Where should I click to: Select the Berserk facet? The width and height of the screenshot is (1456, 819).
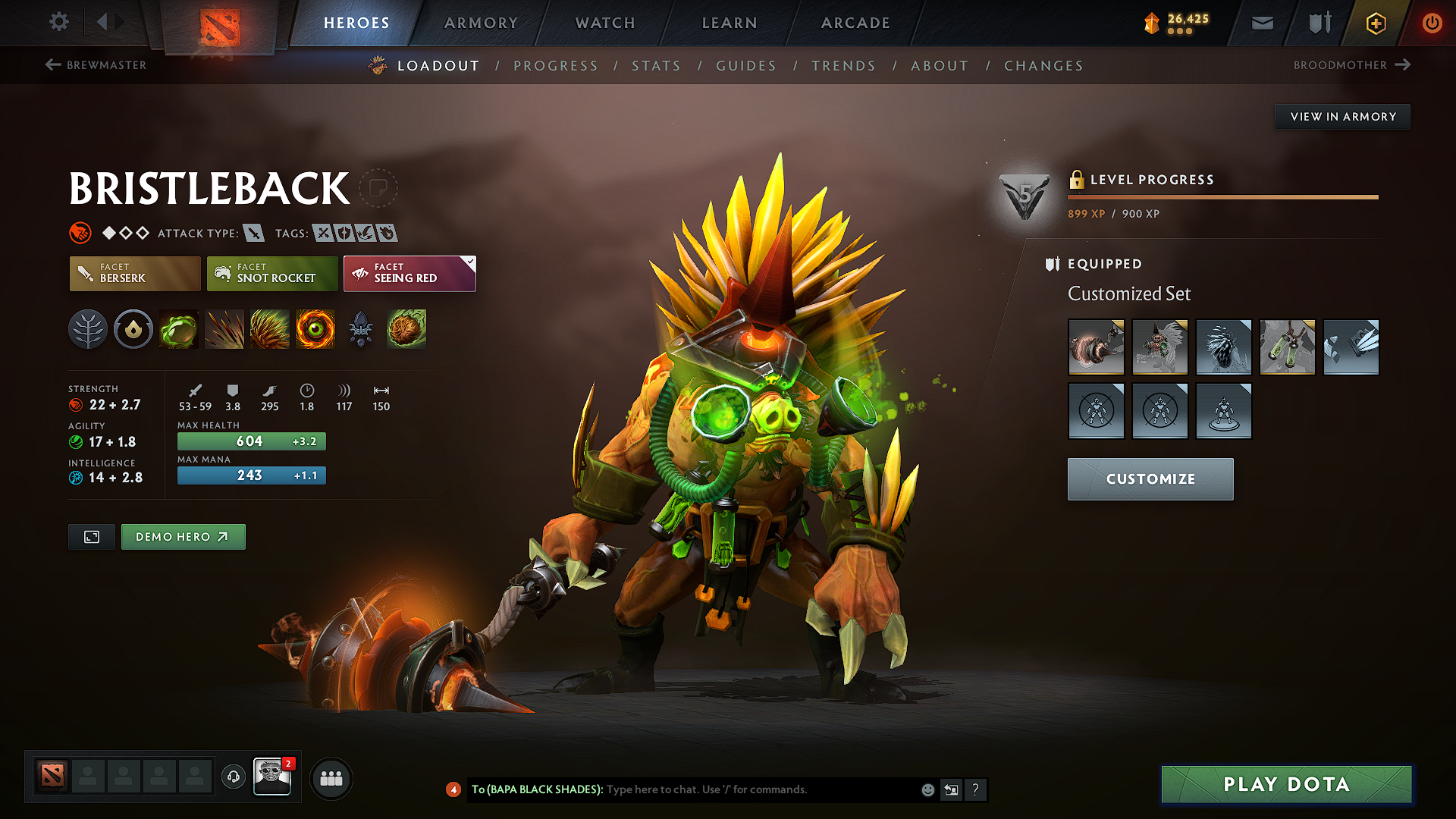click(x=134, y=274)
